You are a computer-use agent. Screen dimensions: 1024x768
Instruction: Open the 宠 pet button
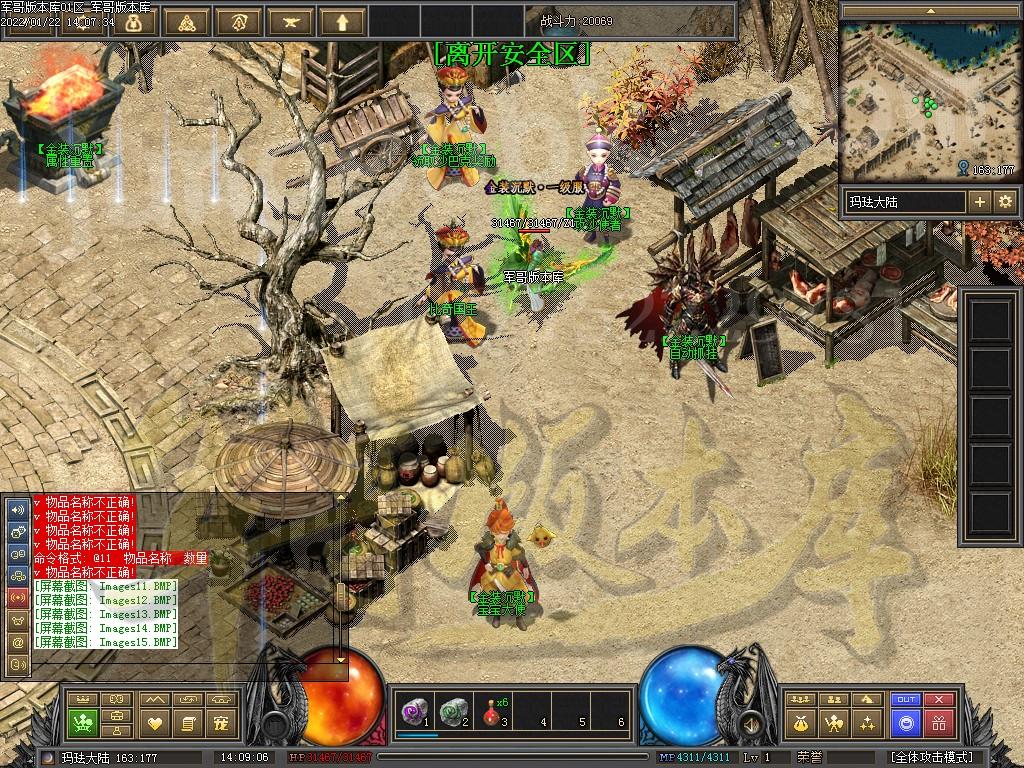(x=220, y=722)
